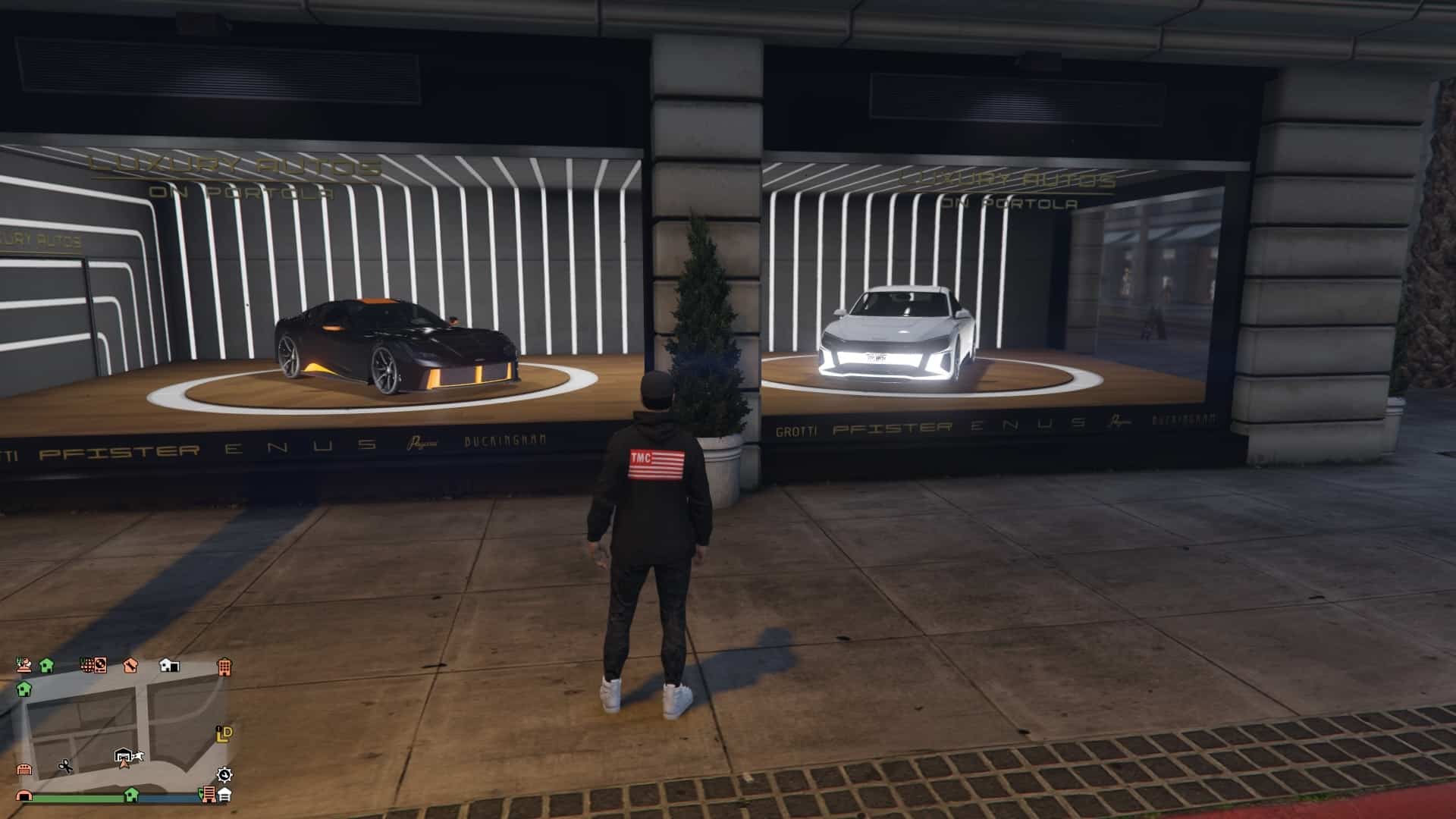Click the scissors barber shop blip

tap(66, 766)
